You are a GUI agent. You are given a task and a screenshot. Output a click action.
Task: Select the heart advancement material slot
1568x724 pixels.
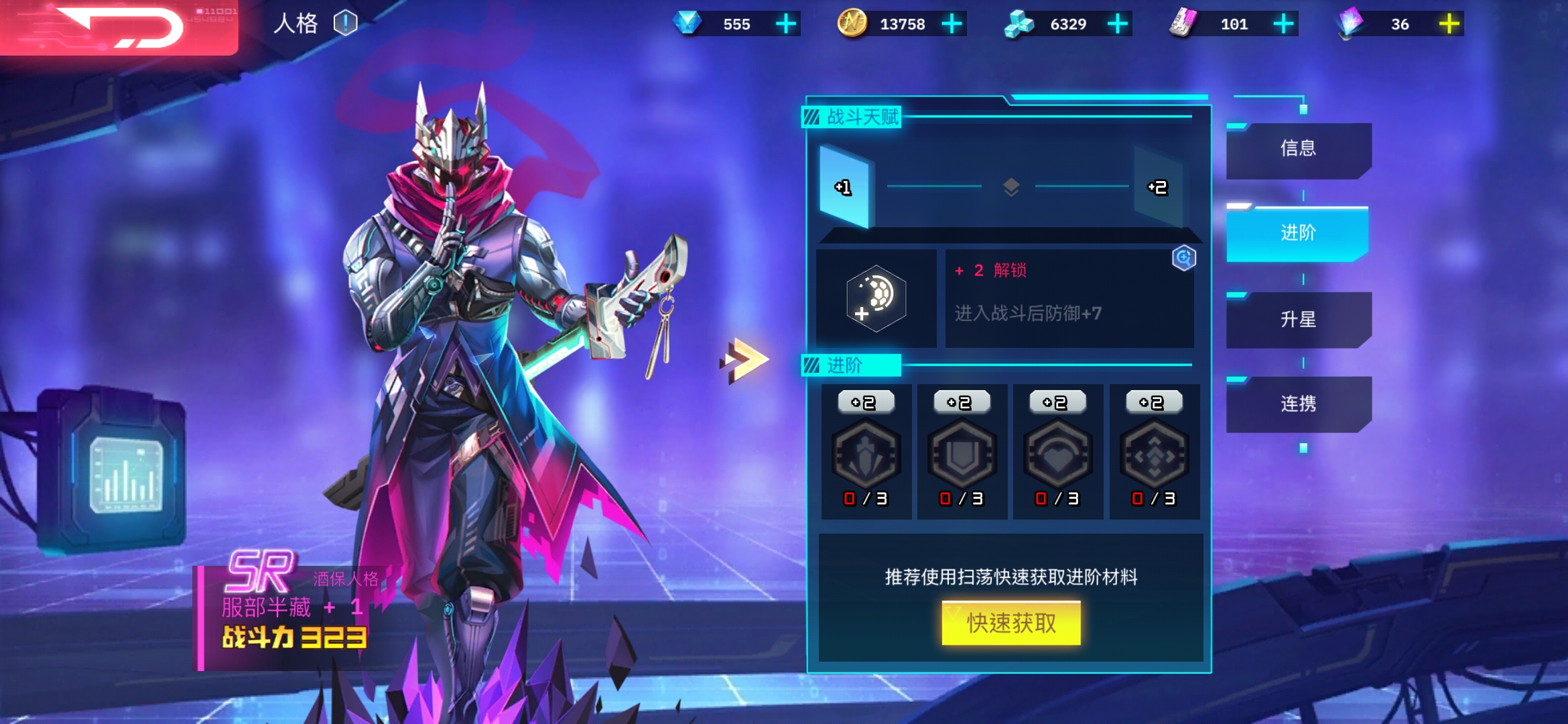click(x=1058, y=452)
